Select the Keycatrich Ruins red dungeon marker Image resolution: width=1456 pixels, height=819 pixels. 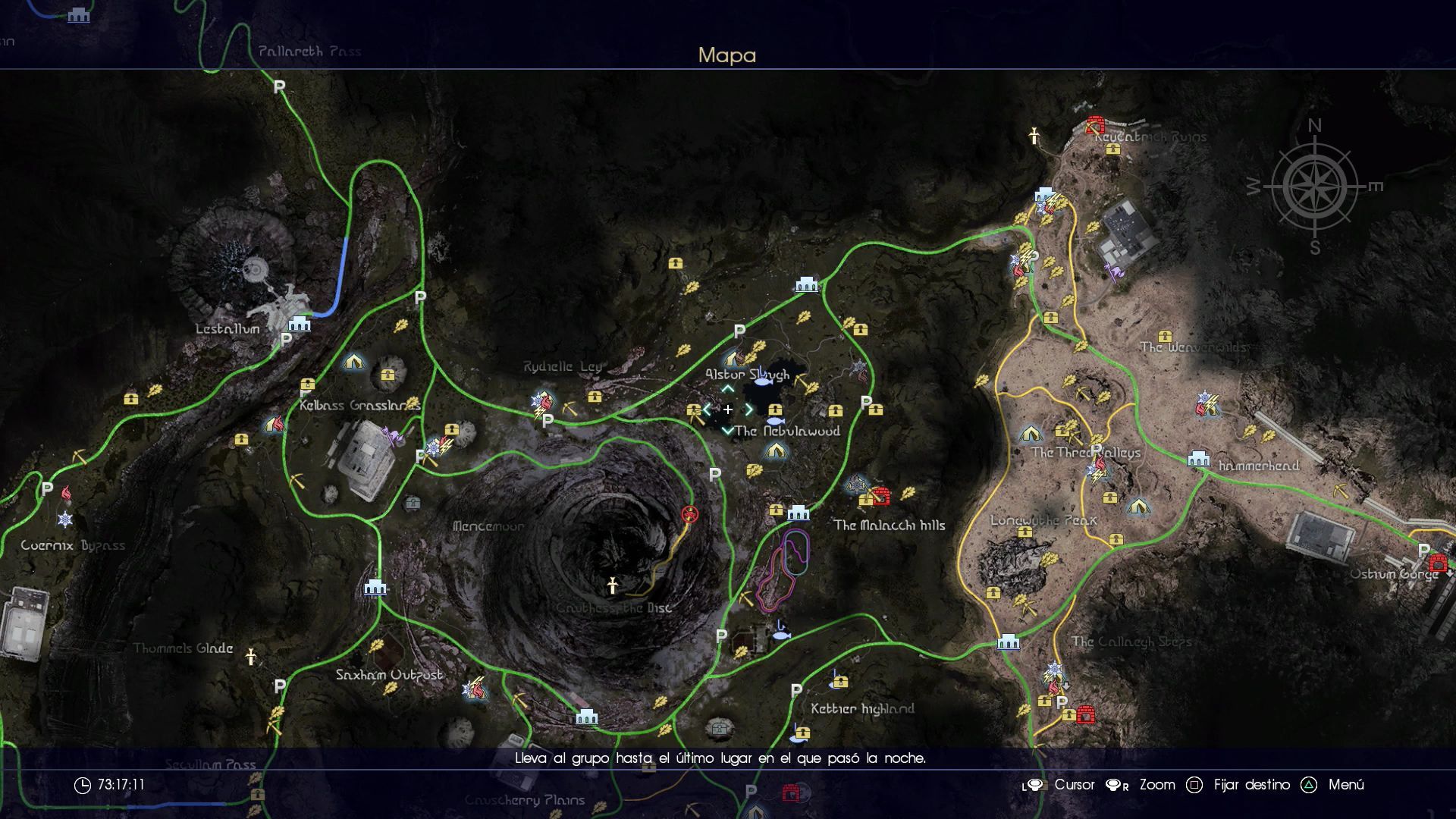pos(1094,124)
